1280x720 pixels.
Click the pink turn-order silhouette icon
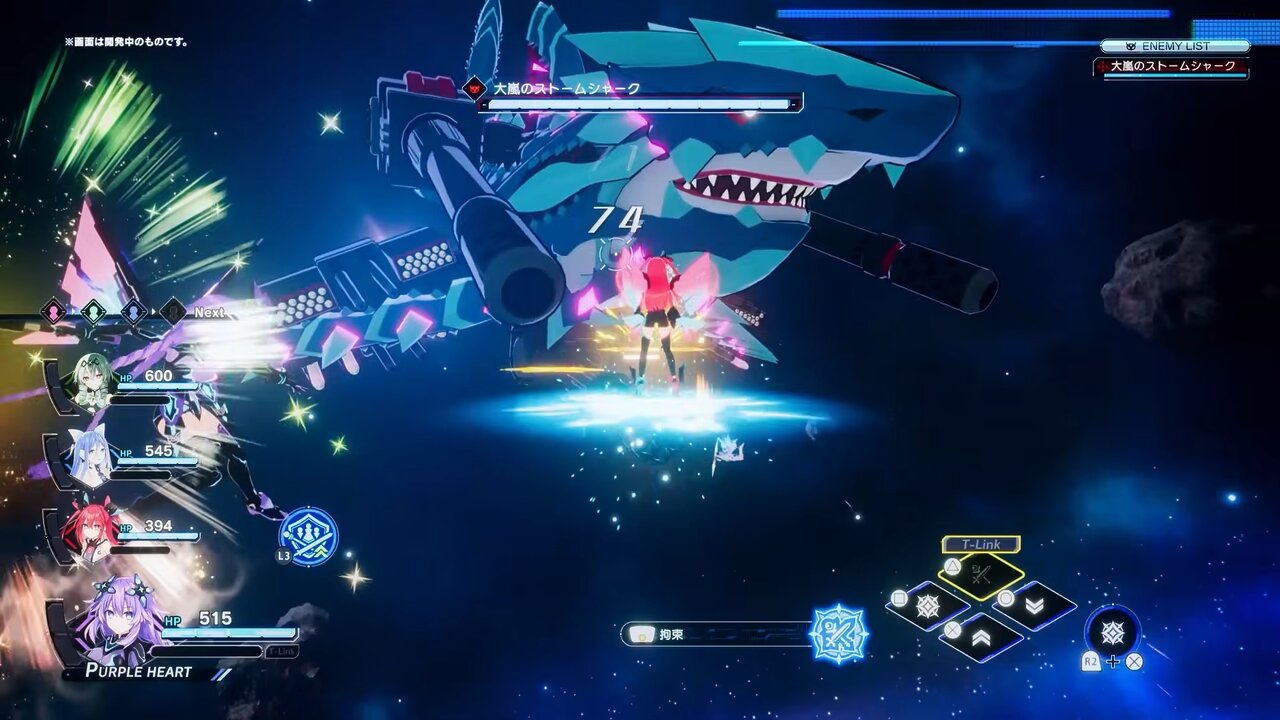pos(53,311)
